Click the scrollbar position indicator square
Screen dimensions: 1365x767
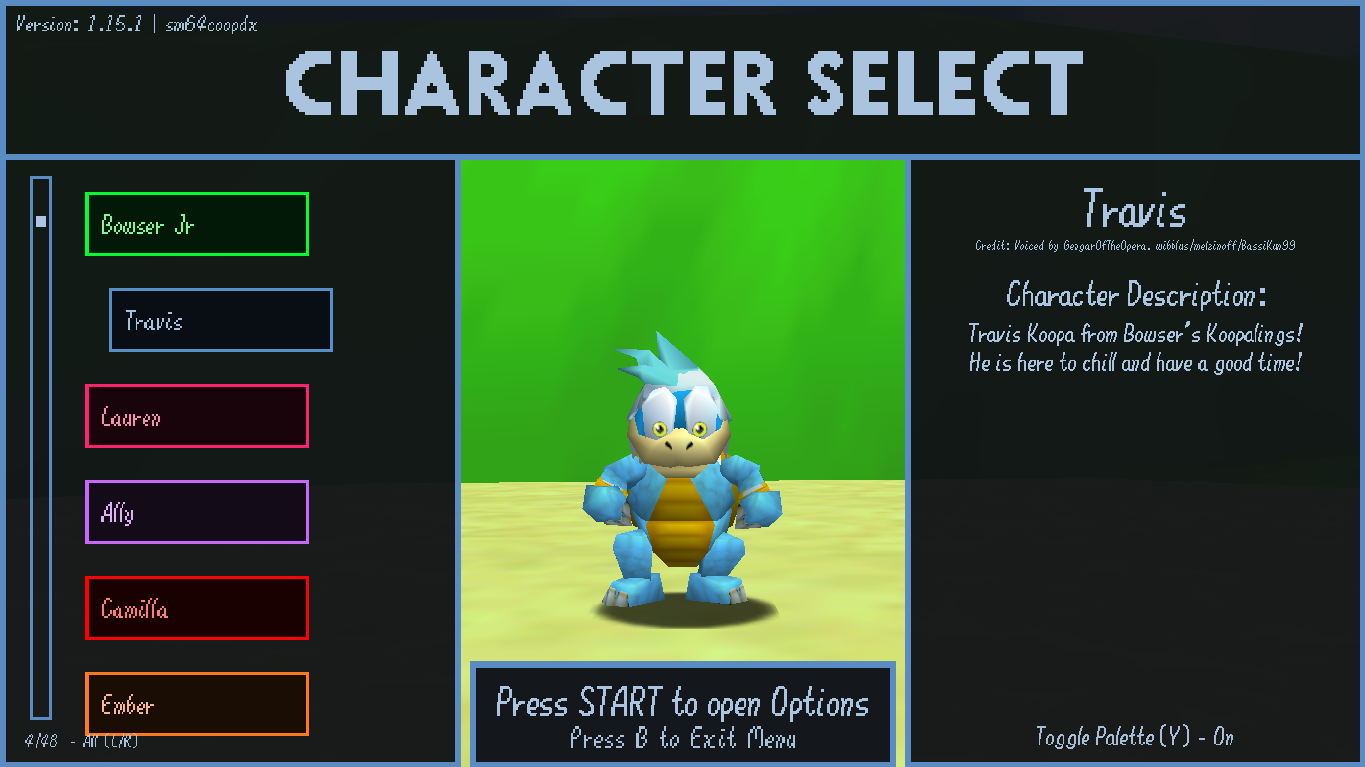(x=40, y=221)
